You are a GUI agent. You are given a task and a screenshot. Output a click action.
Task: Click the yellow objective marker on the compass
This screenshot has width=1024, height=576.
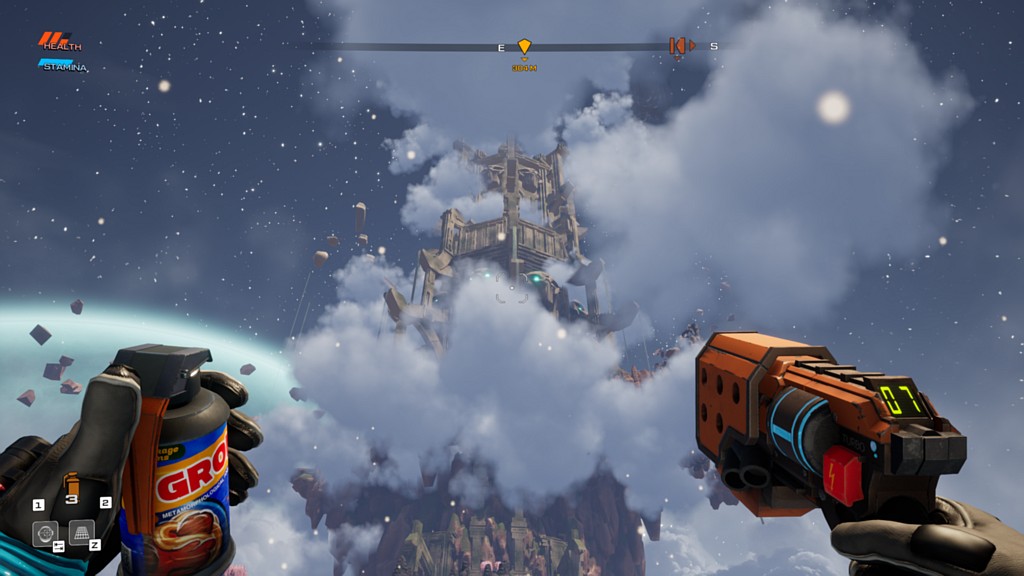[x=524, y=47]
